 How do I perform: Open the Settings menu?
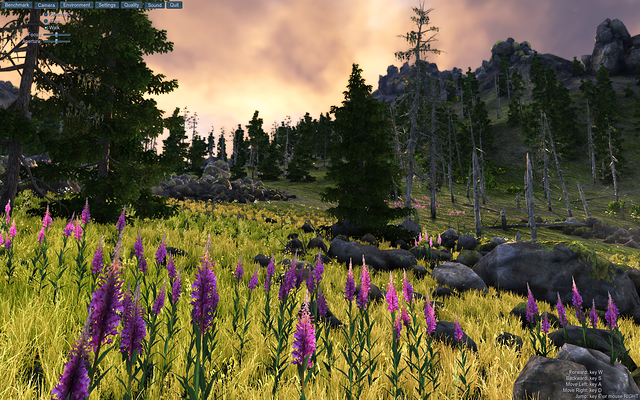click(x=107, y=5)
